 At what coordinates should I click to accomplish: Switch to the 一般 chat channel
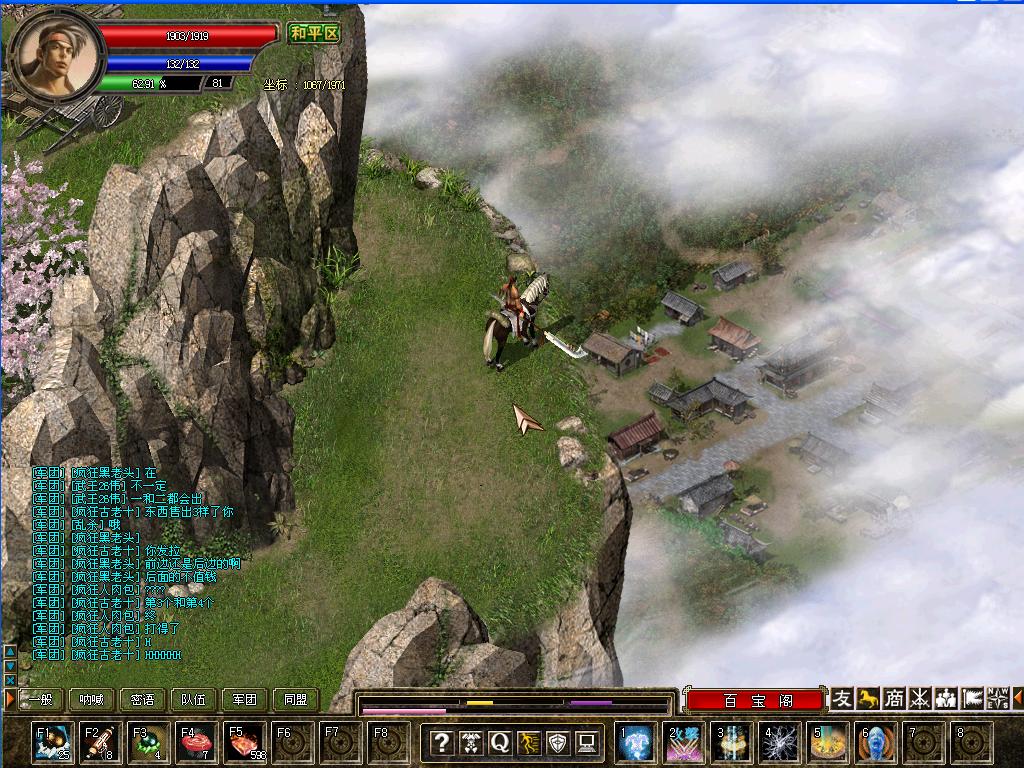pos(40,700)
